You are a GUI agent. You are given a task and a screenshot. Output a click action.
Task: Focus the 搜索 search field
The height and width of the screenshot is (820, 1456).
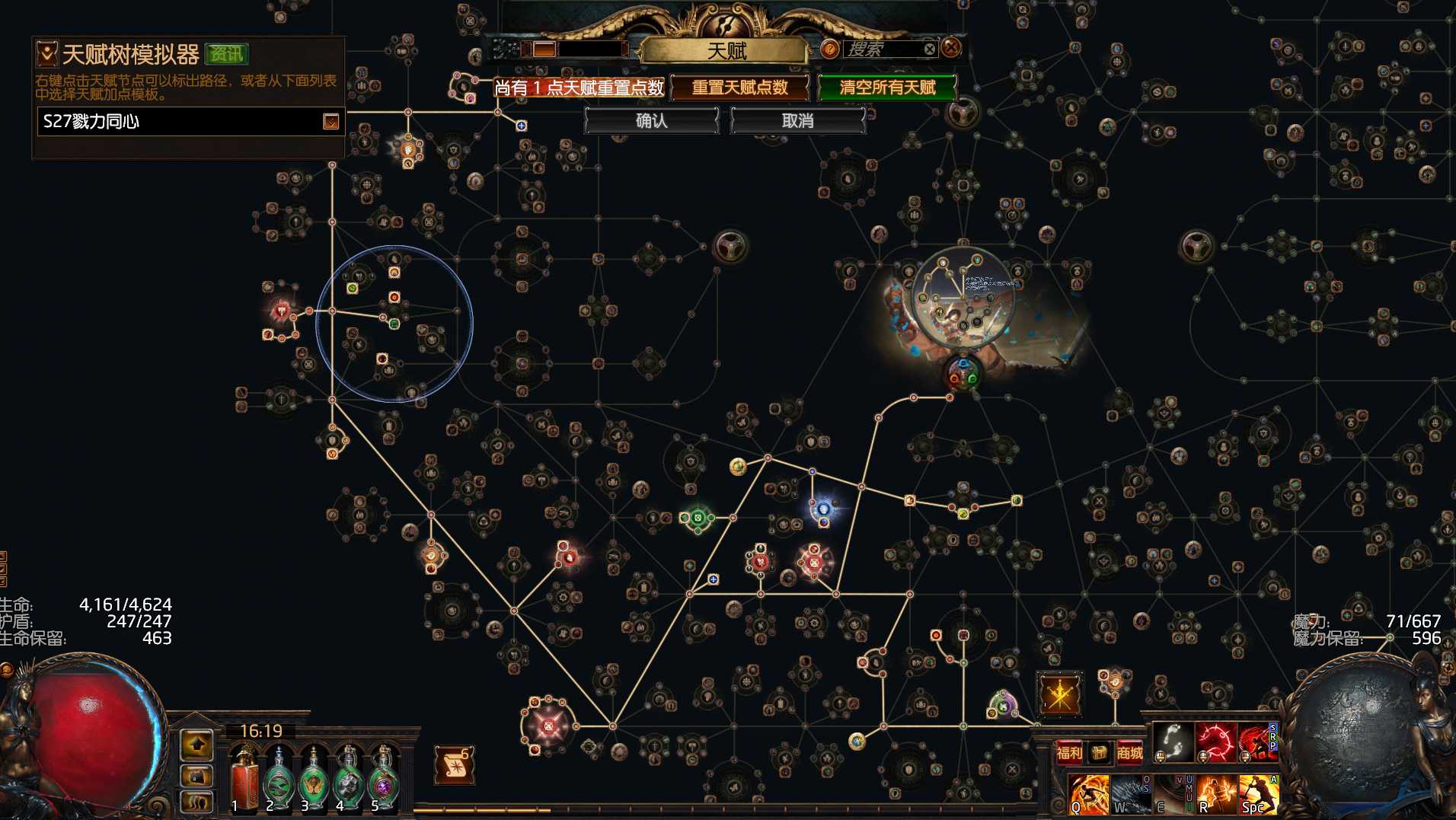[883, 49]
